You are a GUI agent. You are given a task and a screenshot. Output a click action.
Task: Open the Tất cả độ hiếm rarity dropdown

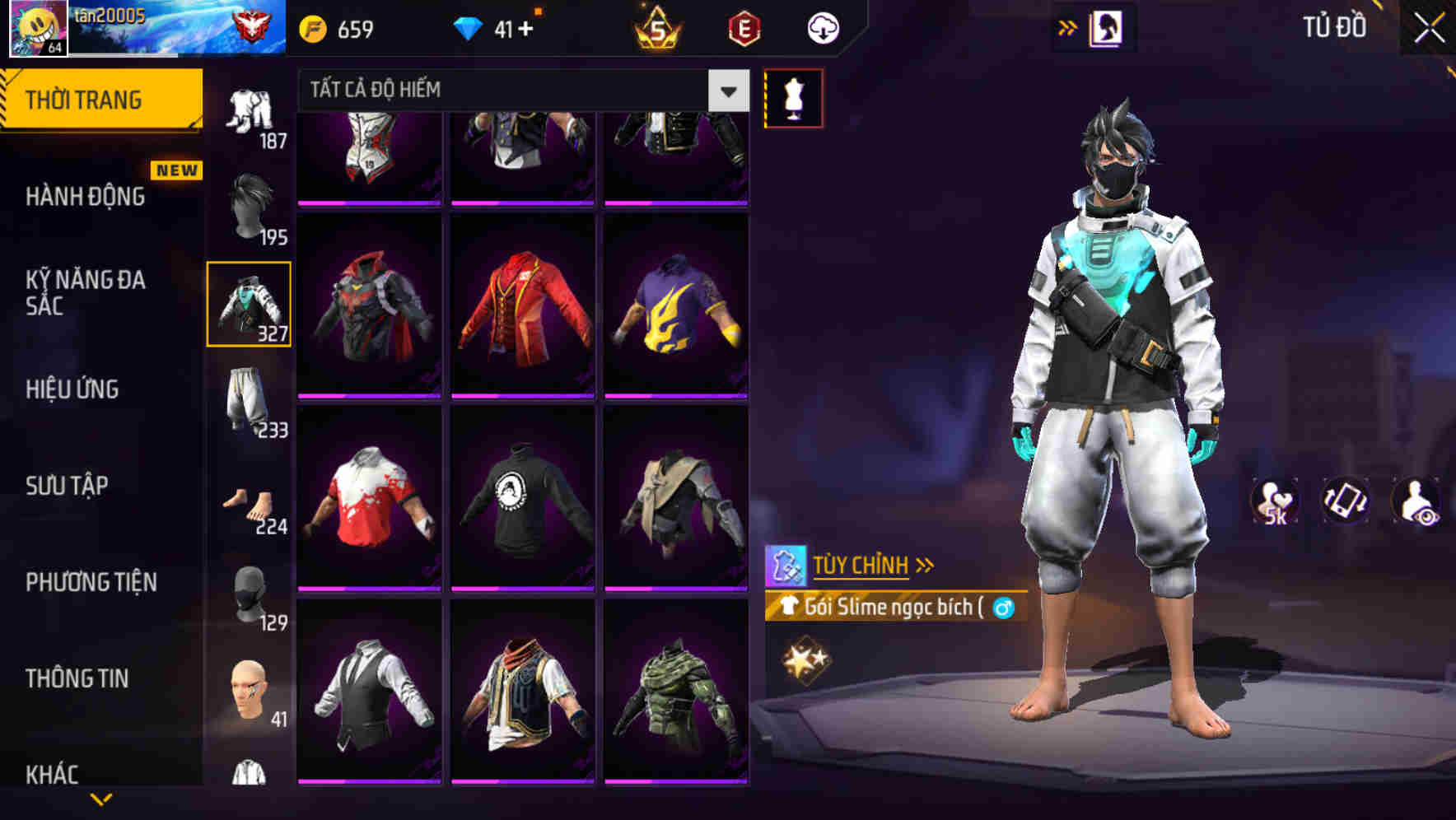click(x=511, y=90)
